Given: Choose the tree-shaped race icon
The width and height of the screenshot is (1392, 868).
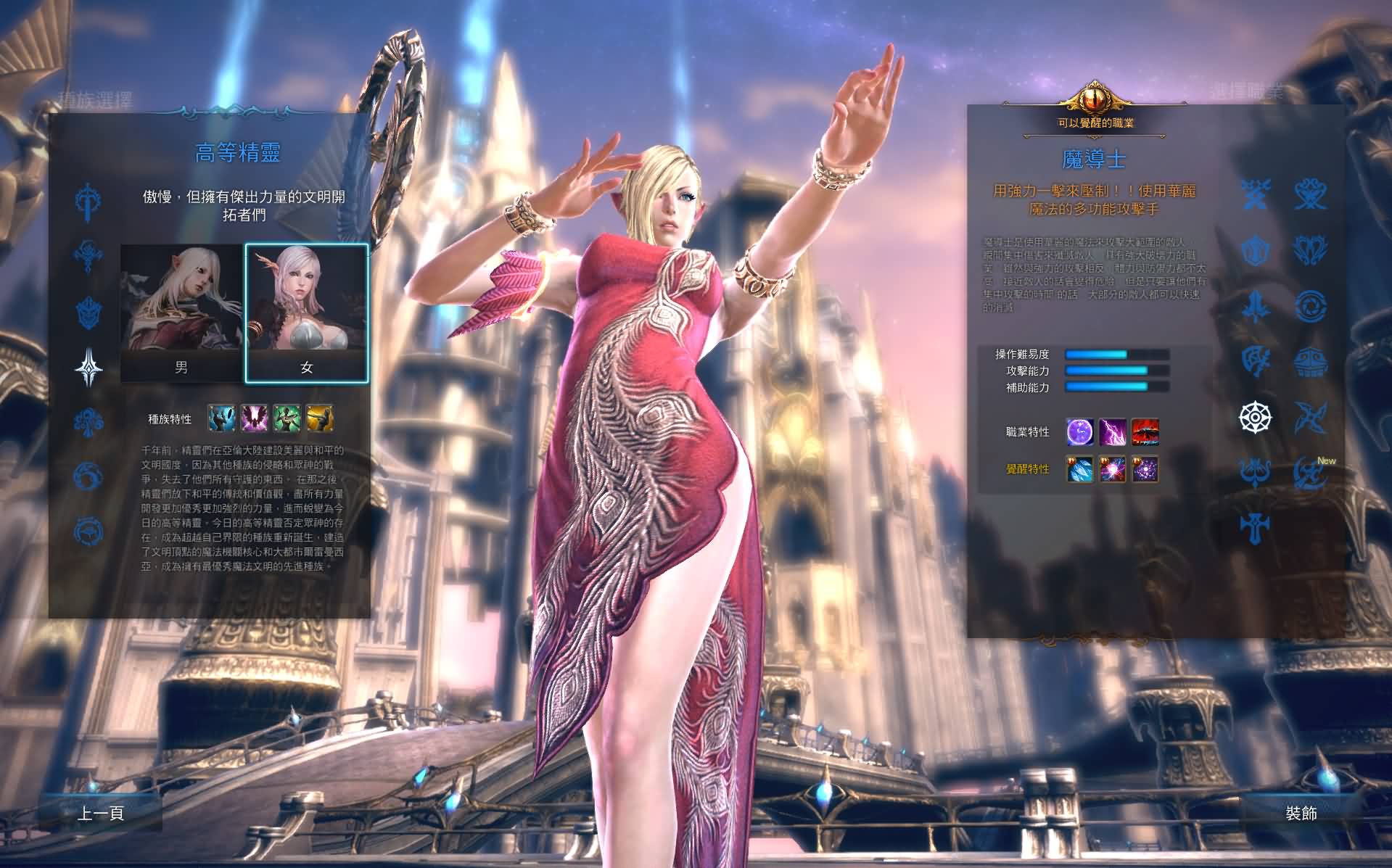Looking at the screenshot, I should 88,421.
